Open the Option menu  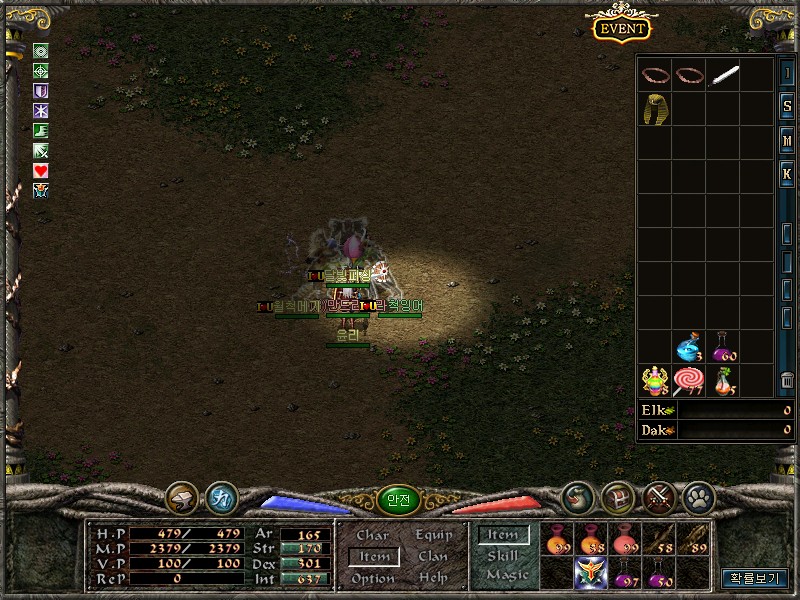373,578
